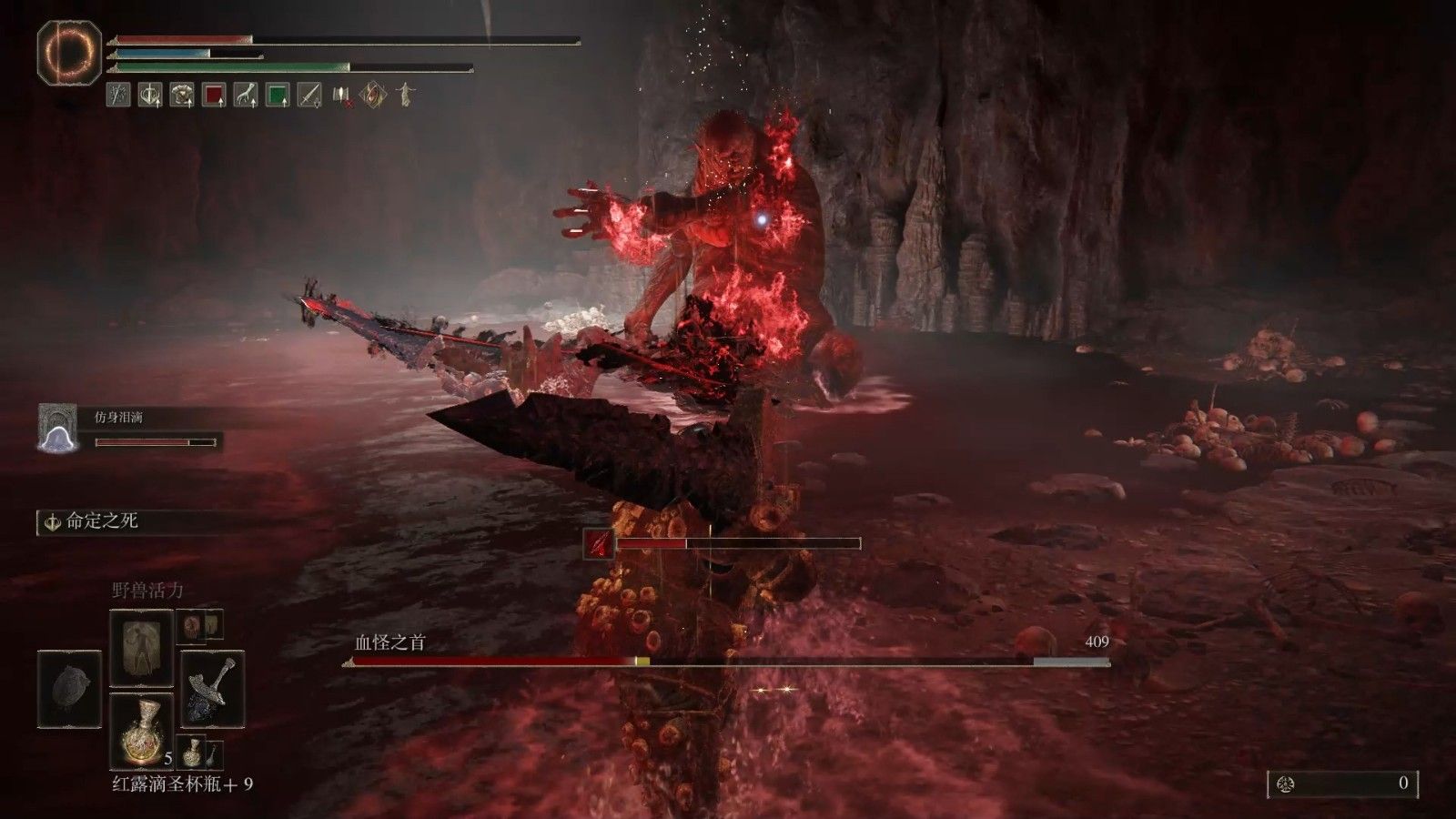The image size is (1456, 819).
Task: Click the diamond-framed eye status icon
Action: pyautogui.click(x=373, y=95)
